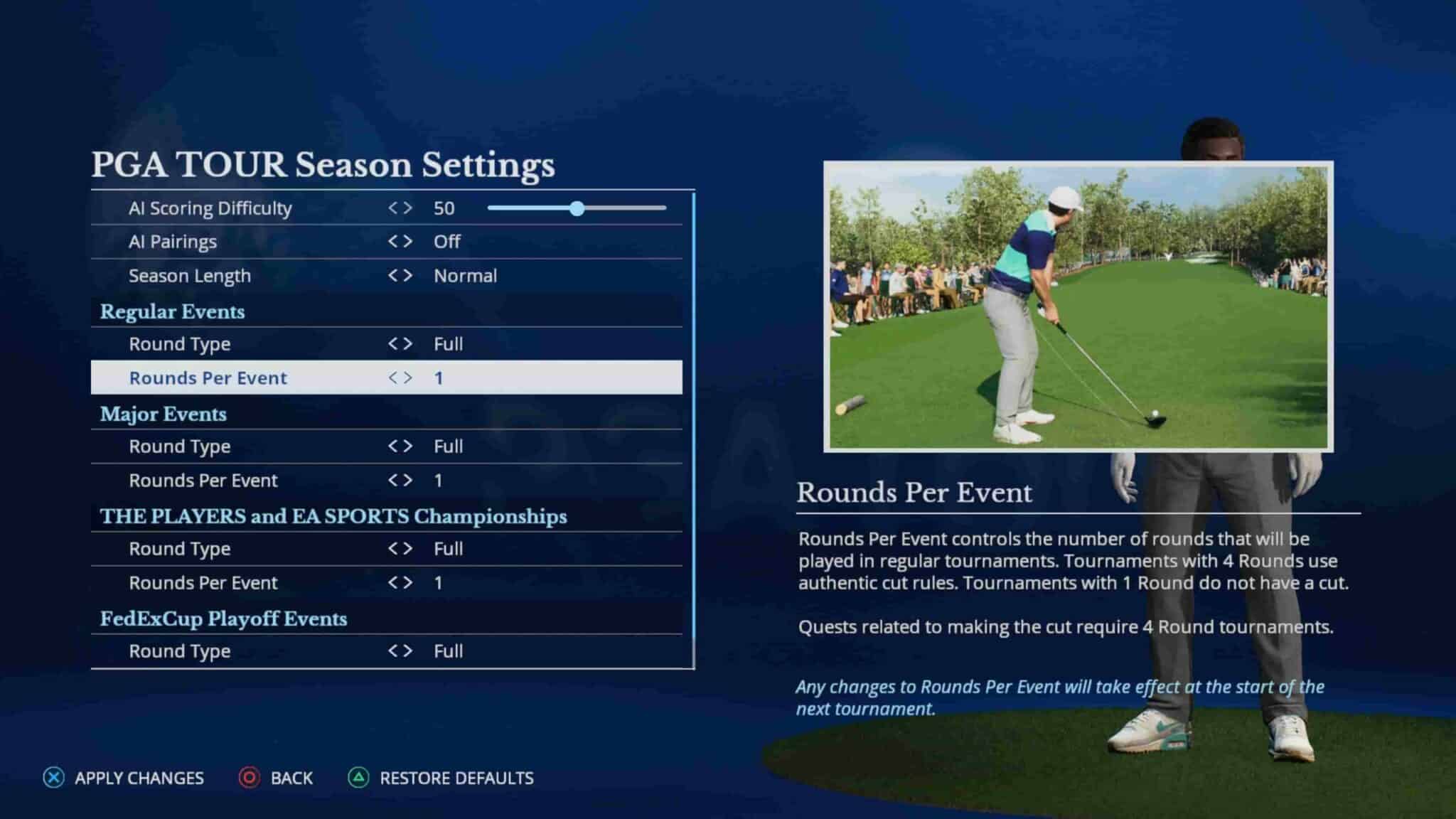Select the AI Scoring Difficulty row
The width and height of the screenshot is (1456, 819).
pyautogui.click(x=210, y=208)
